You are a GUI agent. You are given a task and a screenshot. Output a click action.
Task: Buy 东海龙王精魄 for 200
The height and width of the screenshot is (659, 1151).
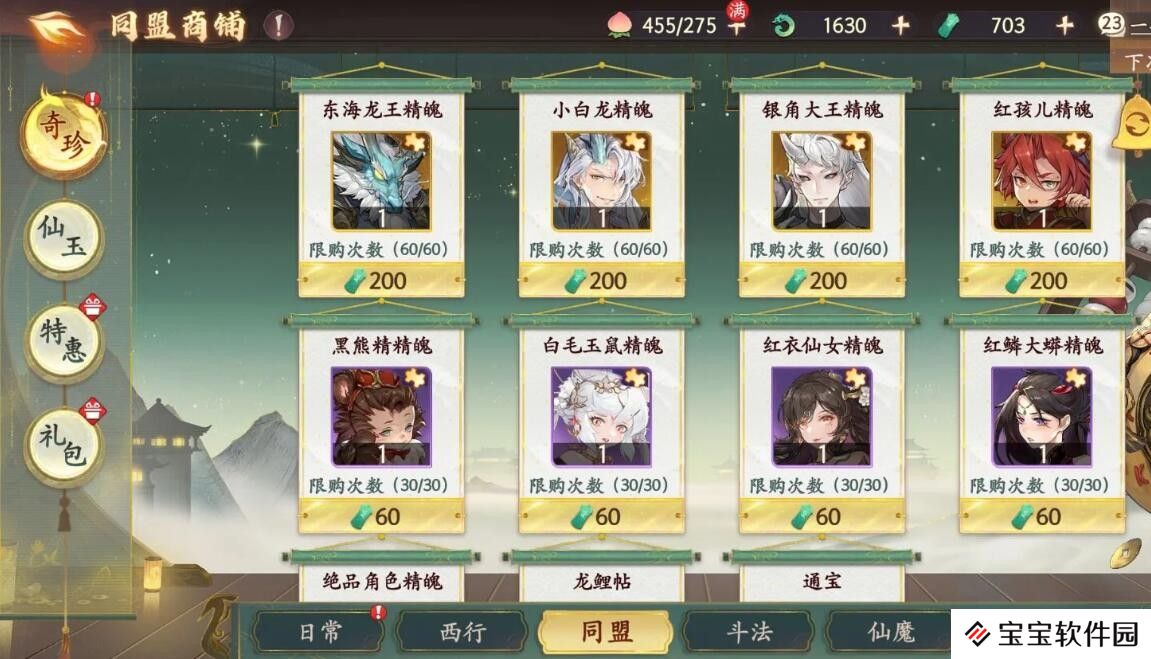tap(381, 281)
